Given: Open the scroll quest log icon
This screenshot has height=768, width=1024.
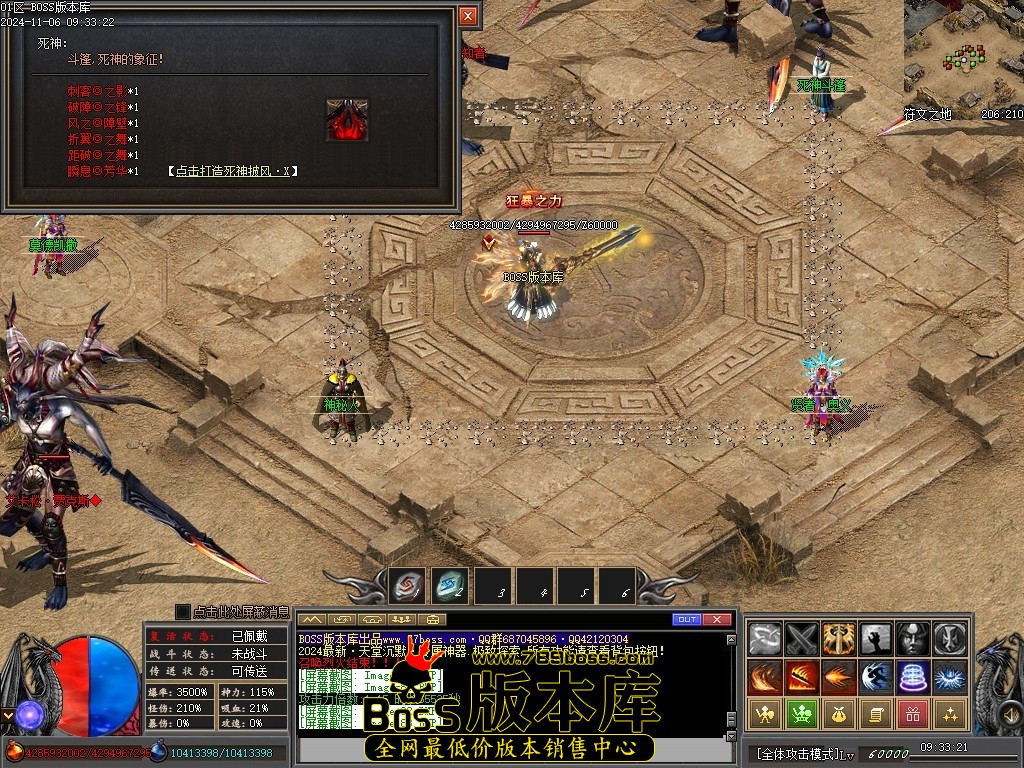Looking at the screenshot, I should click(x=876, y=713).
